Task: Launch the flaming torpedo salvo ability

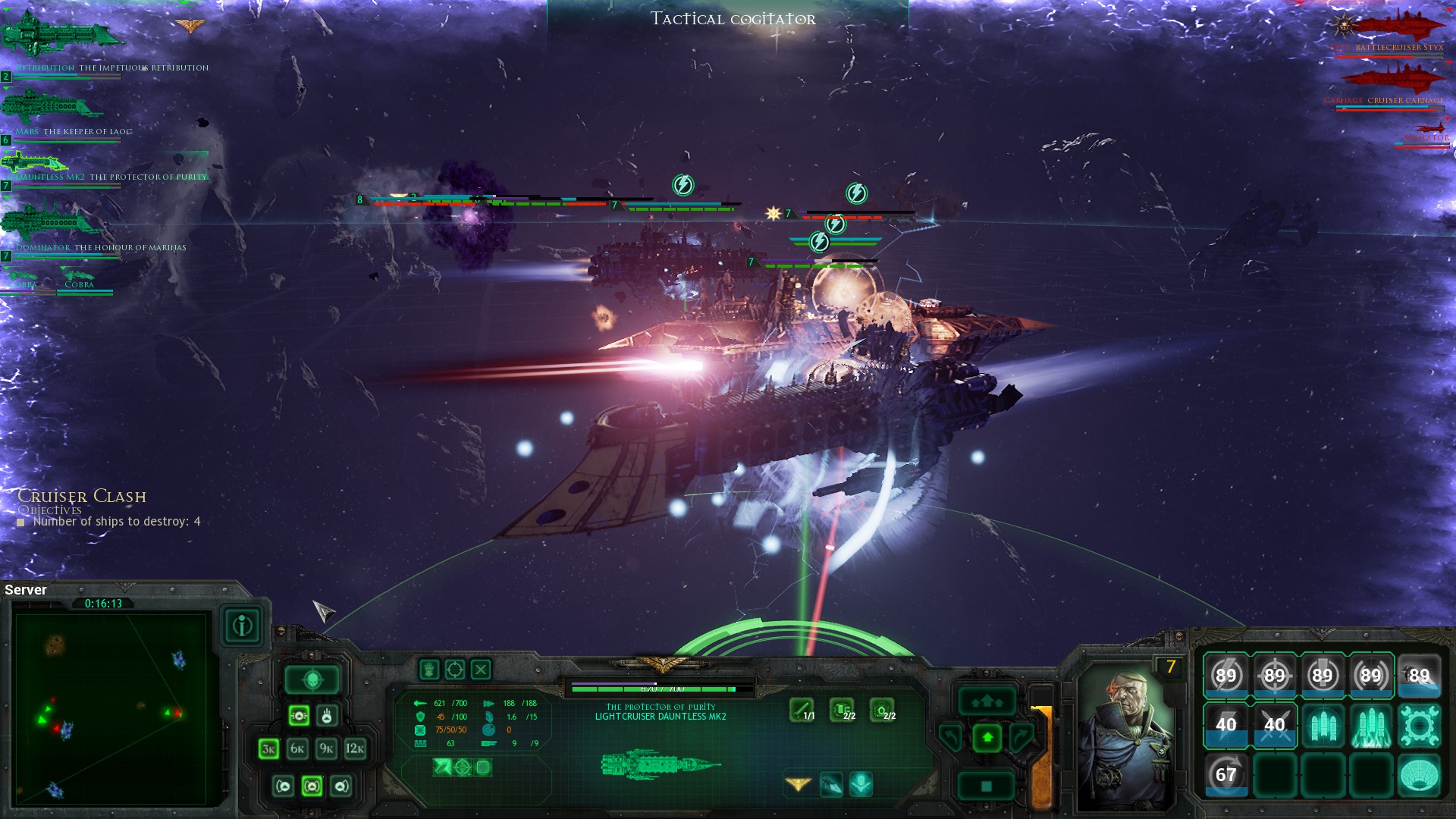Action: (x=1370, y=725)
